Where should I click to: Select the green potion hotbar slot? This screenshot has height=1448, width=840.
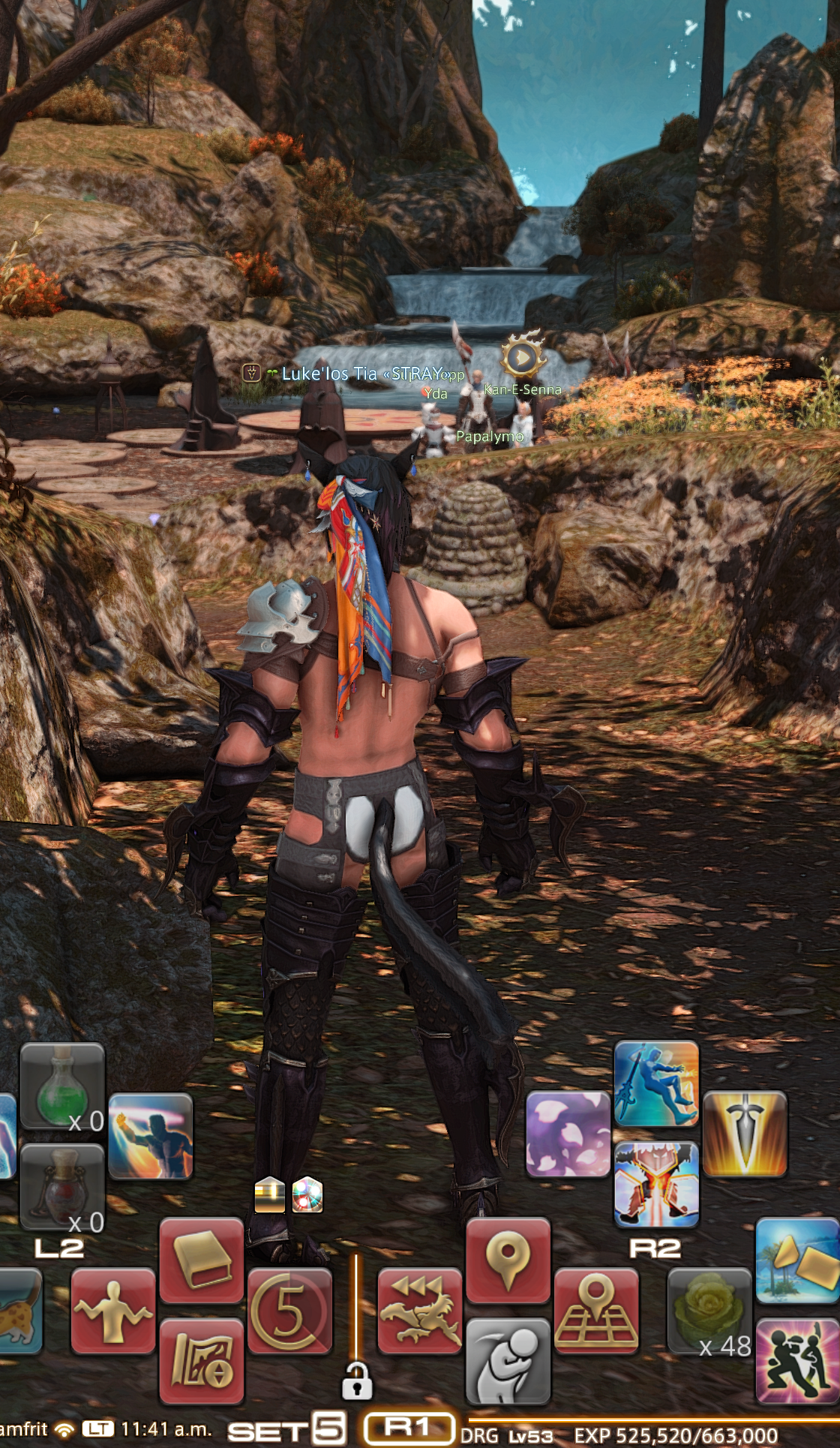62,1085
